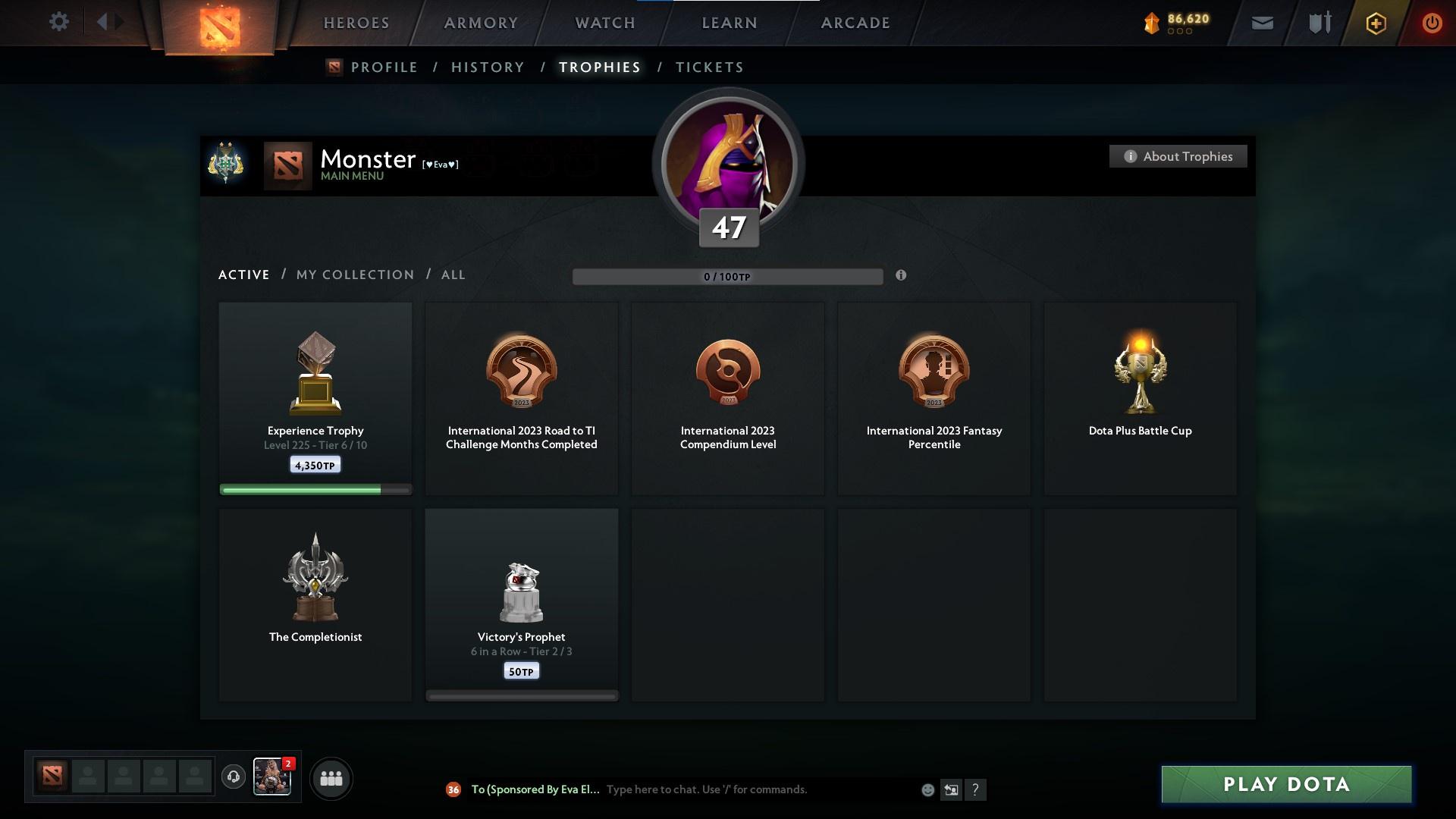Open the Dota Plus hexagon plus icon

pyautogui.click(x=1375, y=23)
